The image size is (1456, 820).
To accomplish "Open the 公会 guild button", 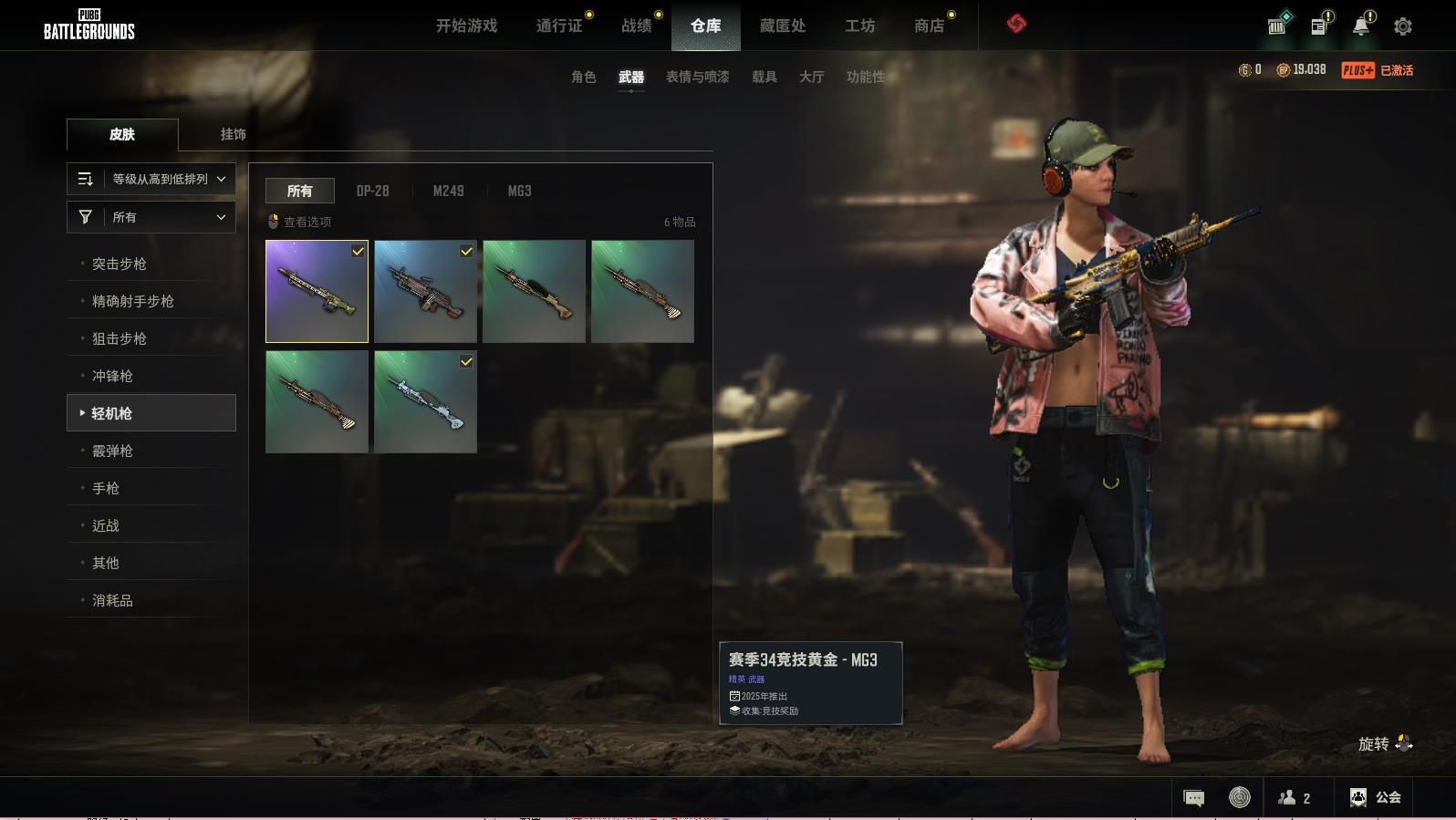I will click(1375, 797).
